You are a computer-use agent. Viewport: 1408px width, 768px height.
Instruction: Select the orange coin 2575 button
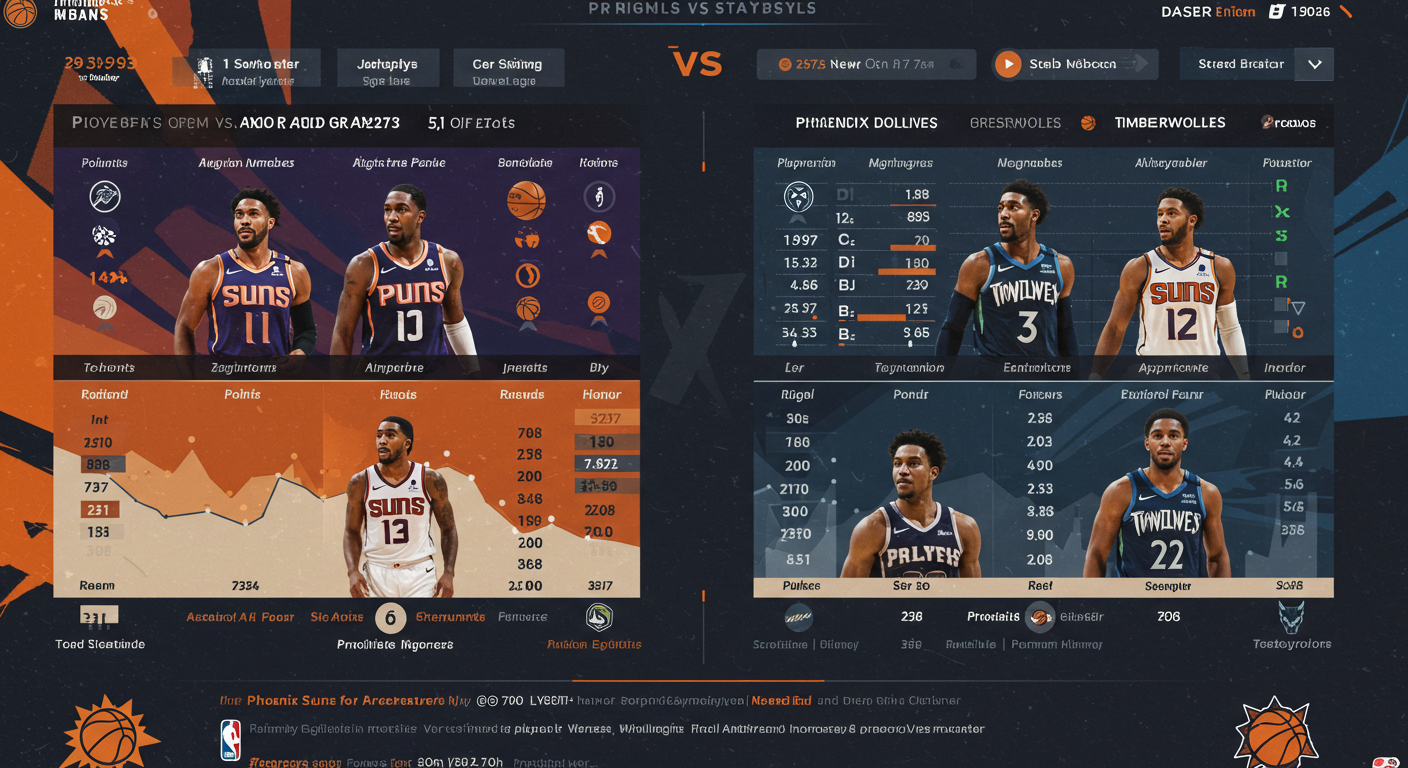(x=866, y=65)
